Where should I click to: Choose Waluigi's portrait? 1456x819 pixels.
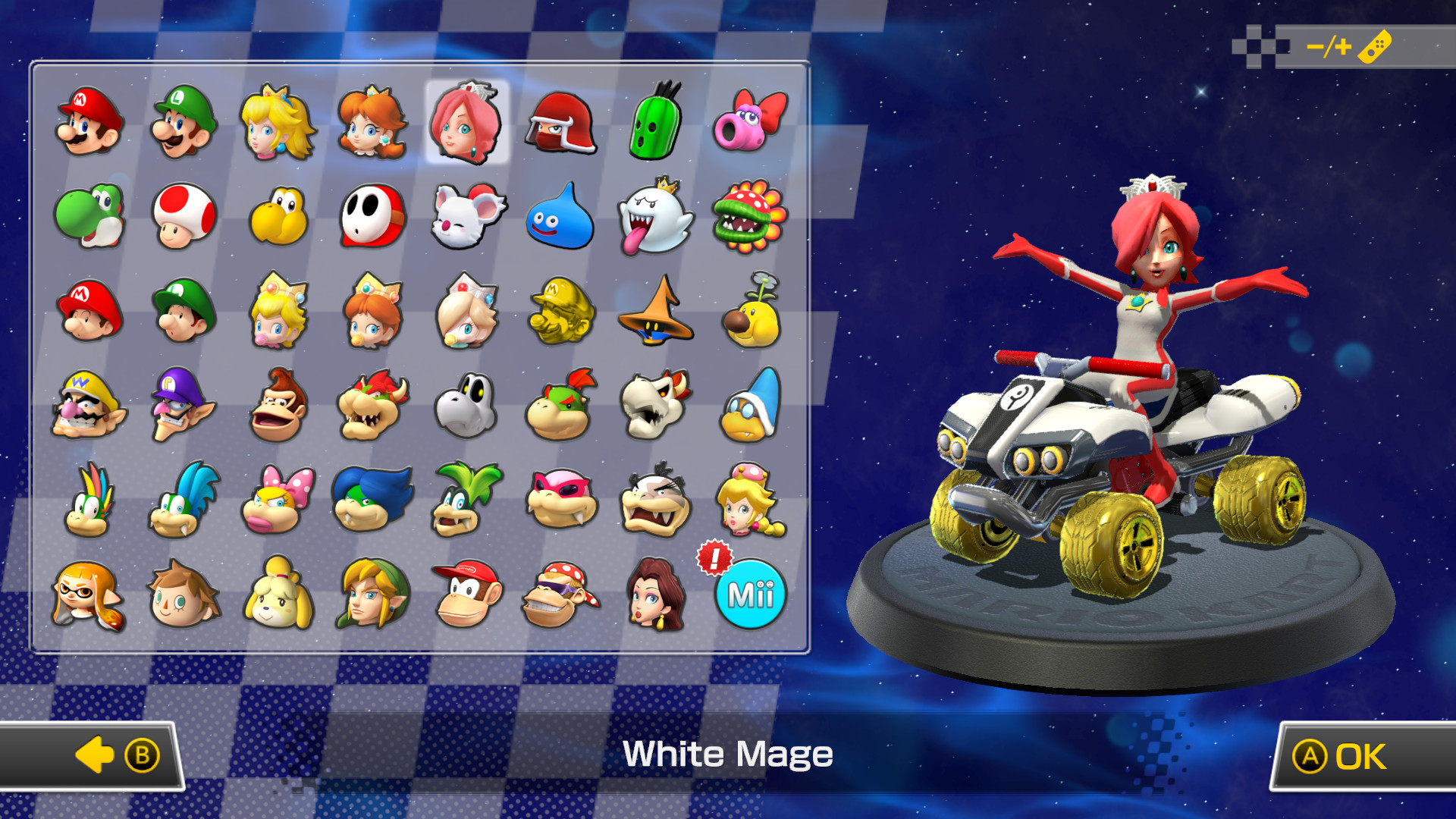(183, 406)
